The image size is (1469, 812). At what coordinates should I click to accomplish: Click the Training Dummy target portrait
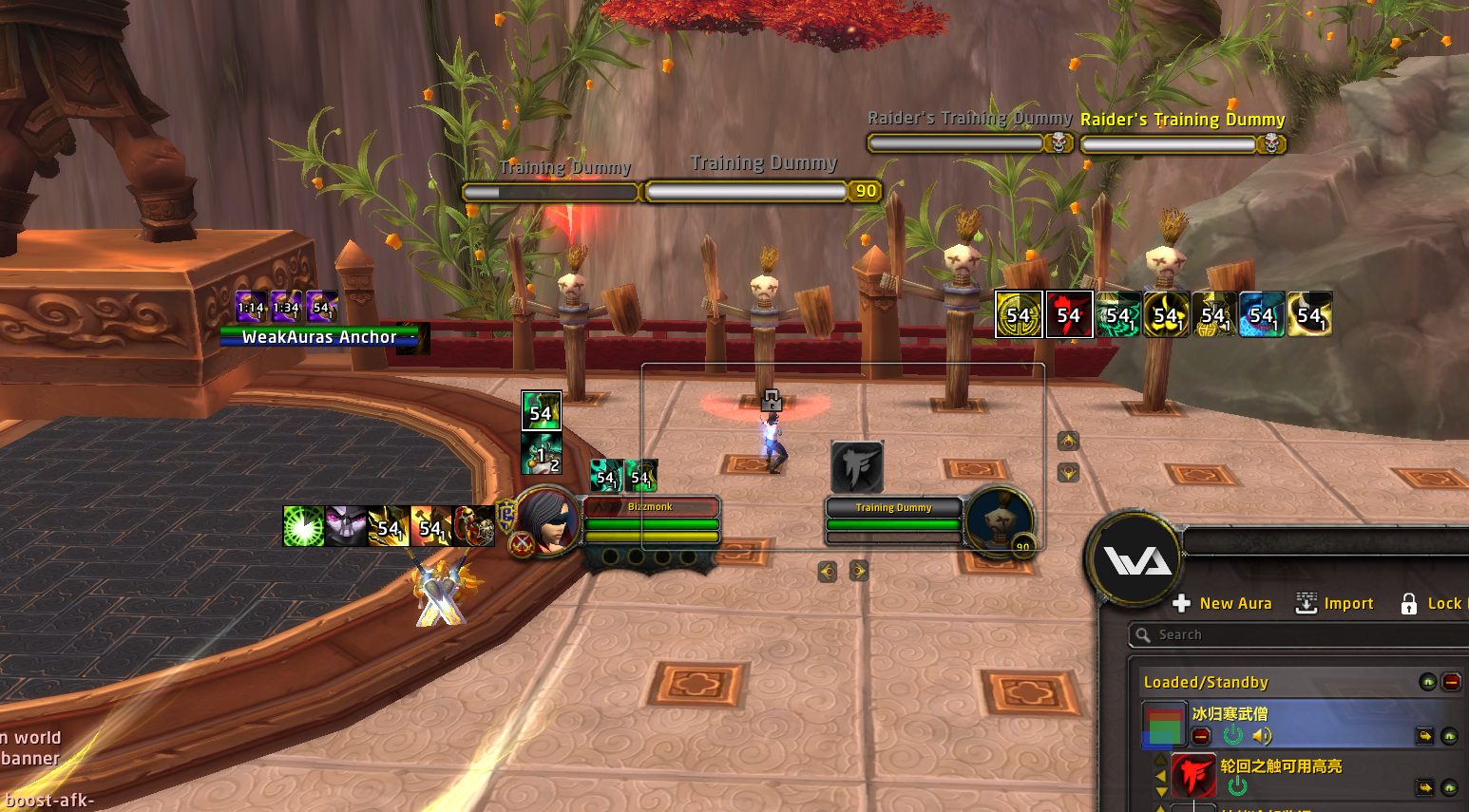(999, 520)
